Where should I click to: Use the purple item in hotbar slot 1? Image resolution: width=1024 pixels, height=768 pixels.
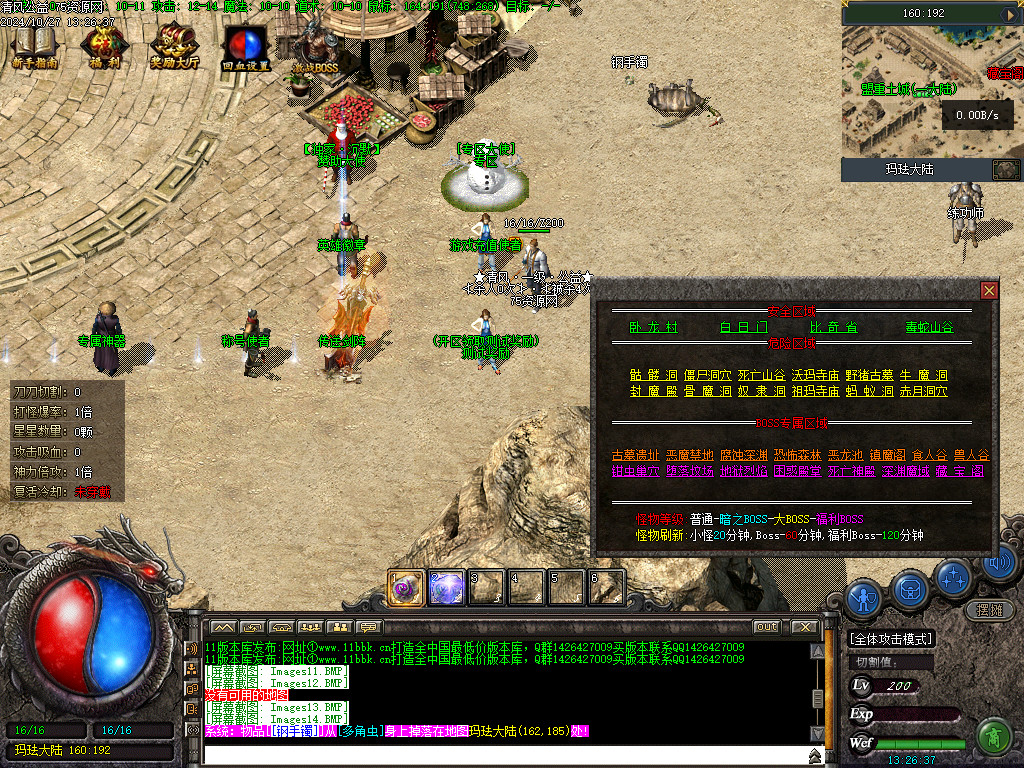pos(405,588)
